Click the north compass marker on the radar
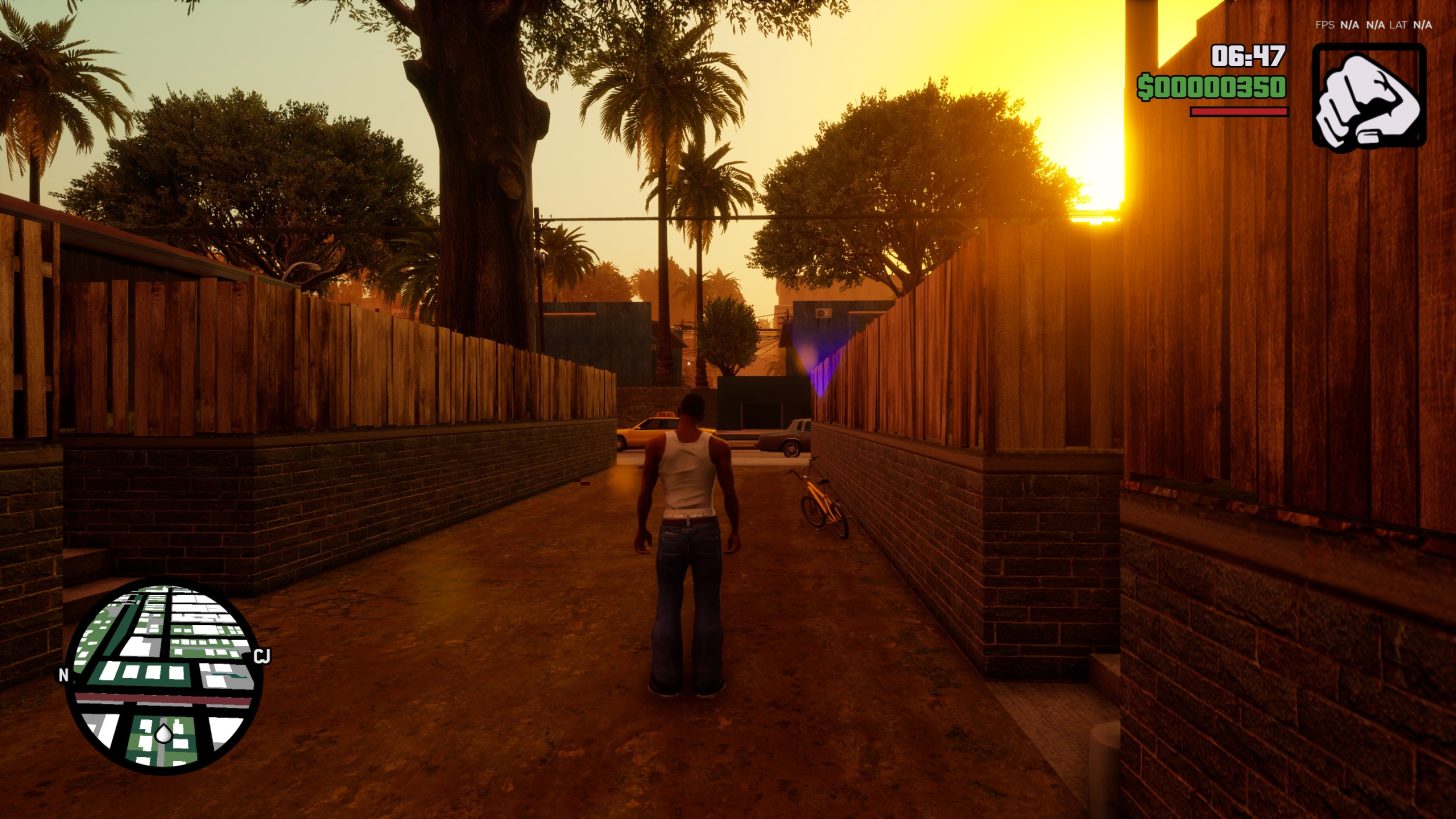 click(x=65, y=677)
